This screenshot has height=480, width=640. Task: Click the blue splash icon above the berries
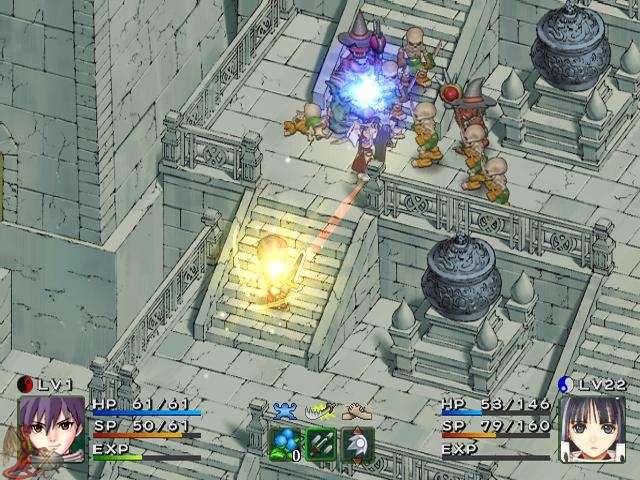point(285,411)
